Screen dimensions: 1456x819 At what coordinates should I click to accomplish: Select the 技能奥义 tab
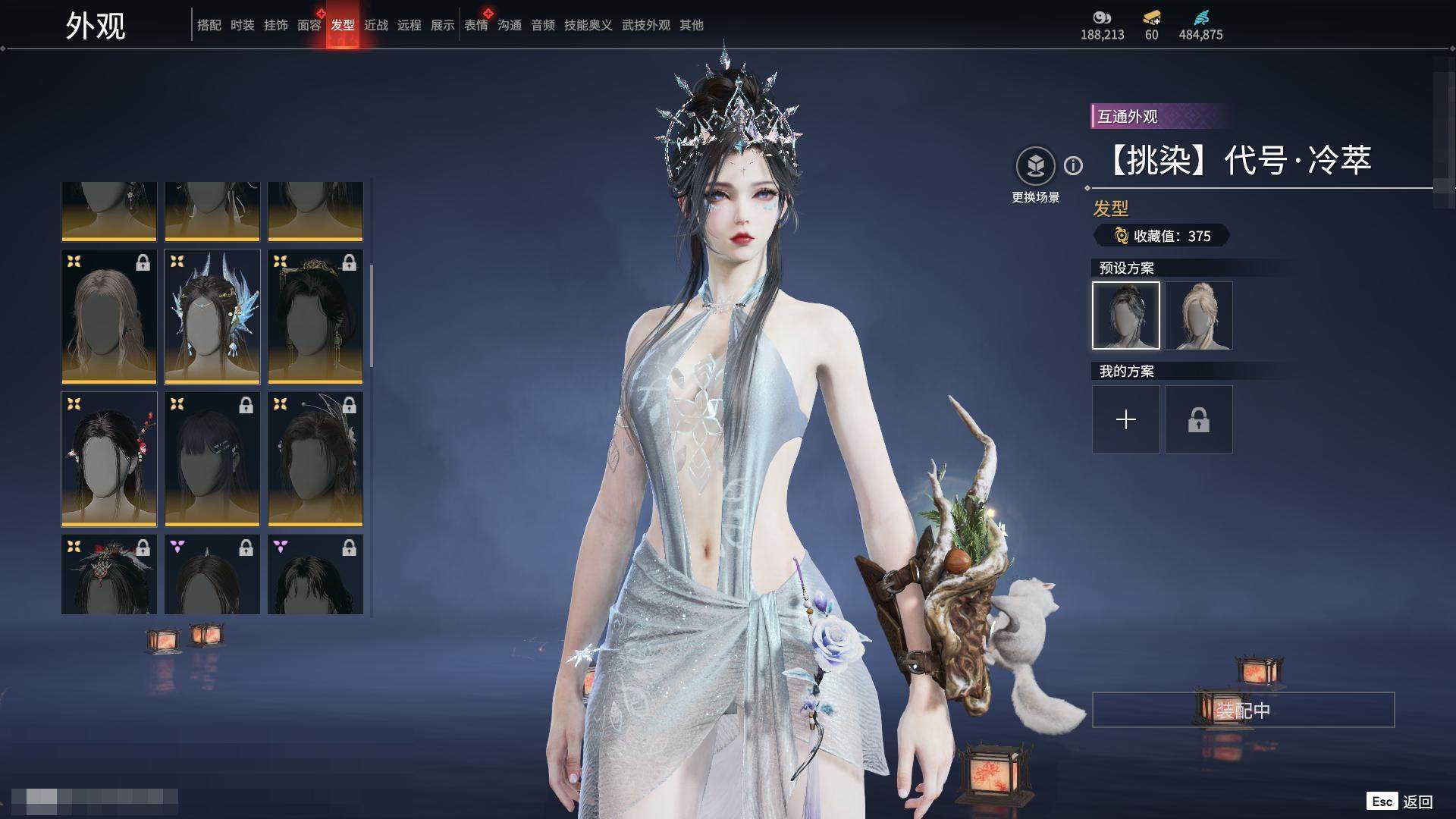click(588, 26)
